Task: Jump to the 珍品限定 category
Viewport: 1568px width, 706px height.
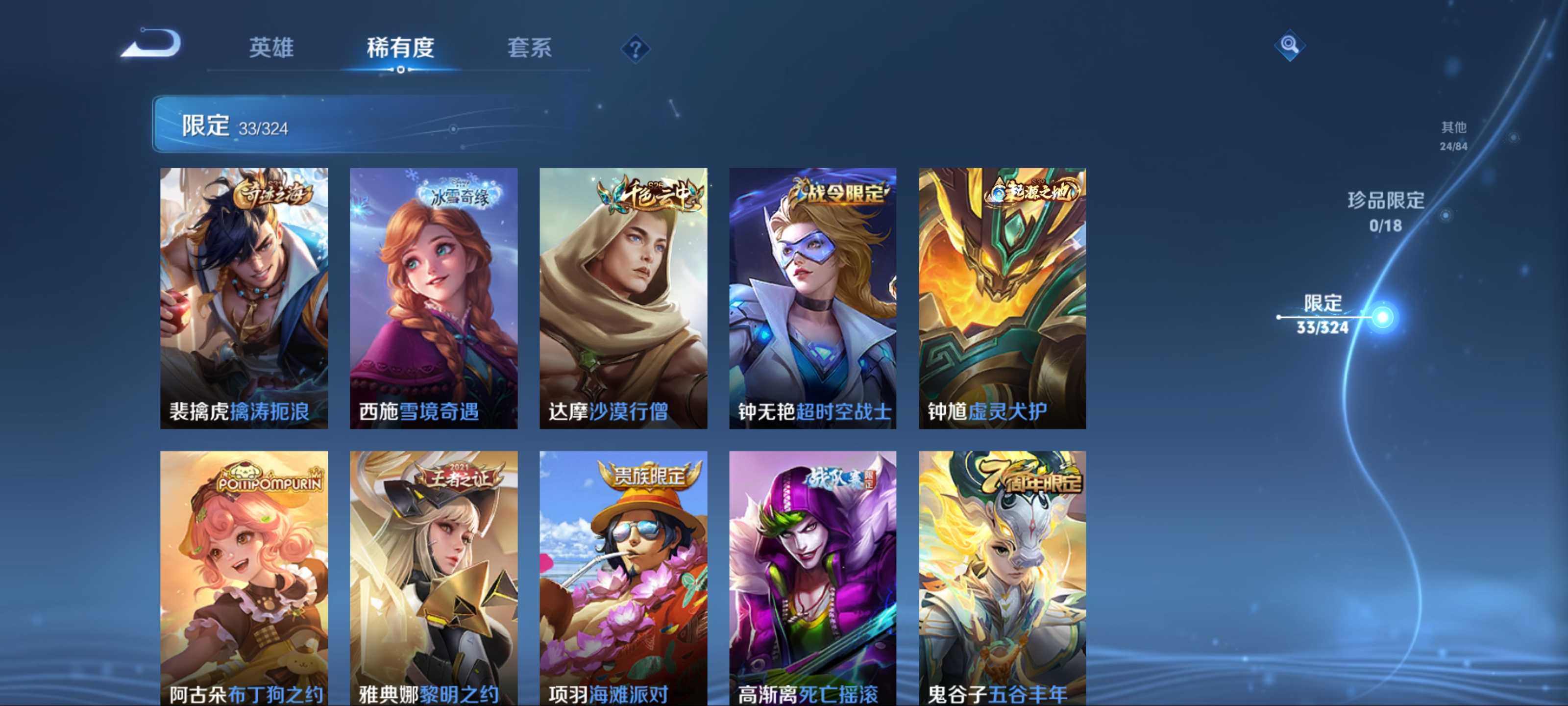Action: [x=1385, y=211]
